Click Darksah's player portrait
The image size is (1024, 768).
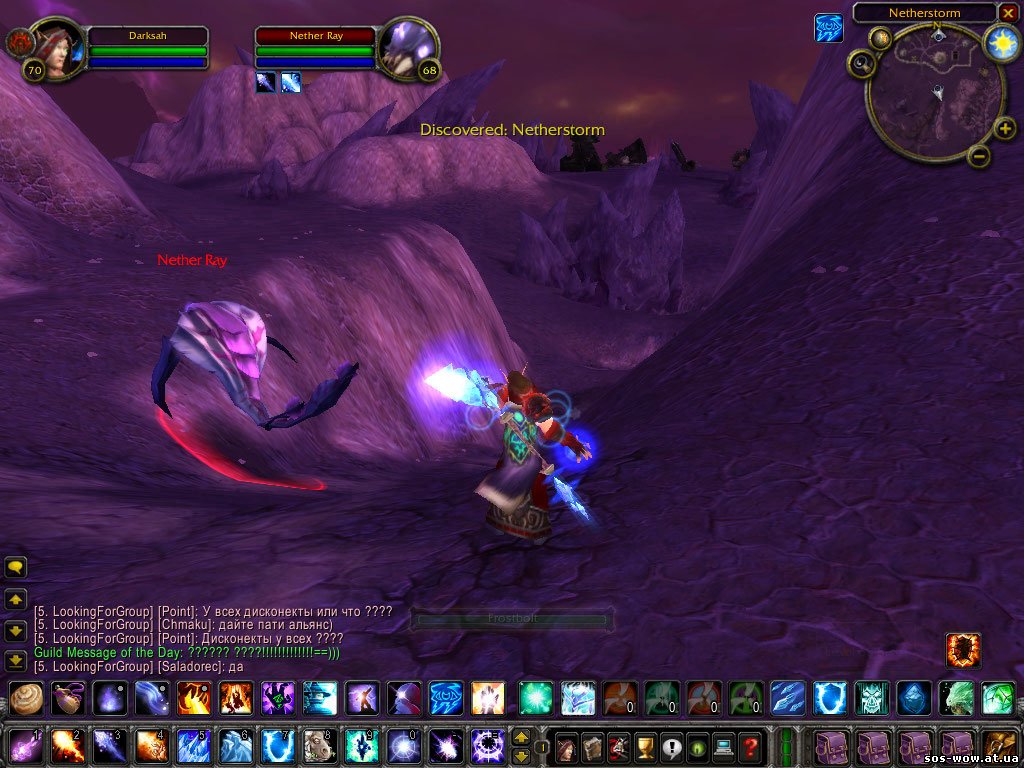coord(59,47)
